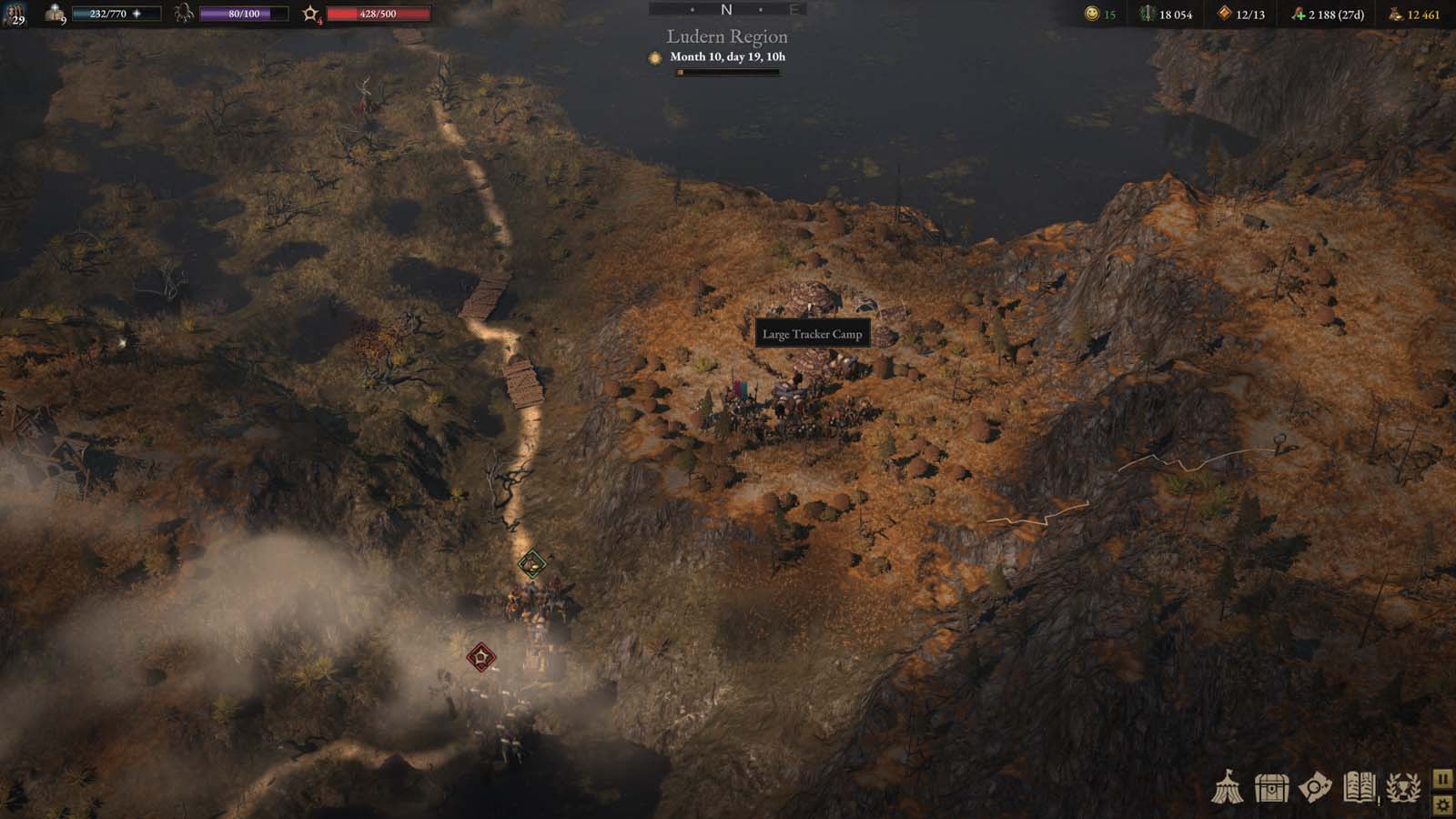Open the settings gear menu

pyautogui.click(x=1444, y=804)
